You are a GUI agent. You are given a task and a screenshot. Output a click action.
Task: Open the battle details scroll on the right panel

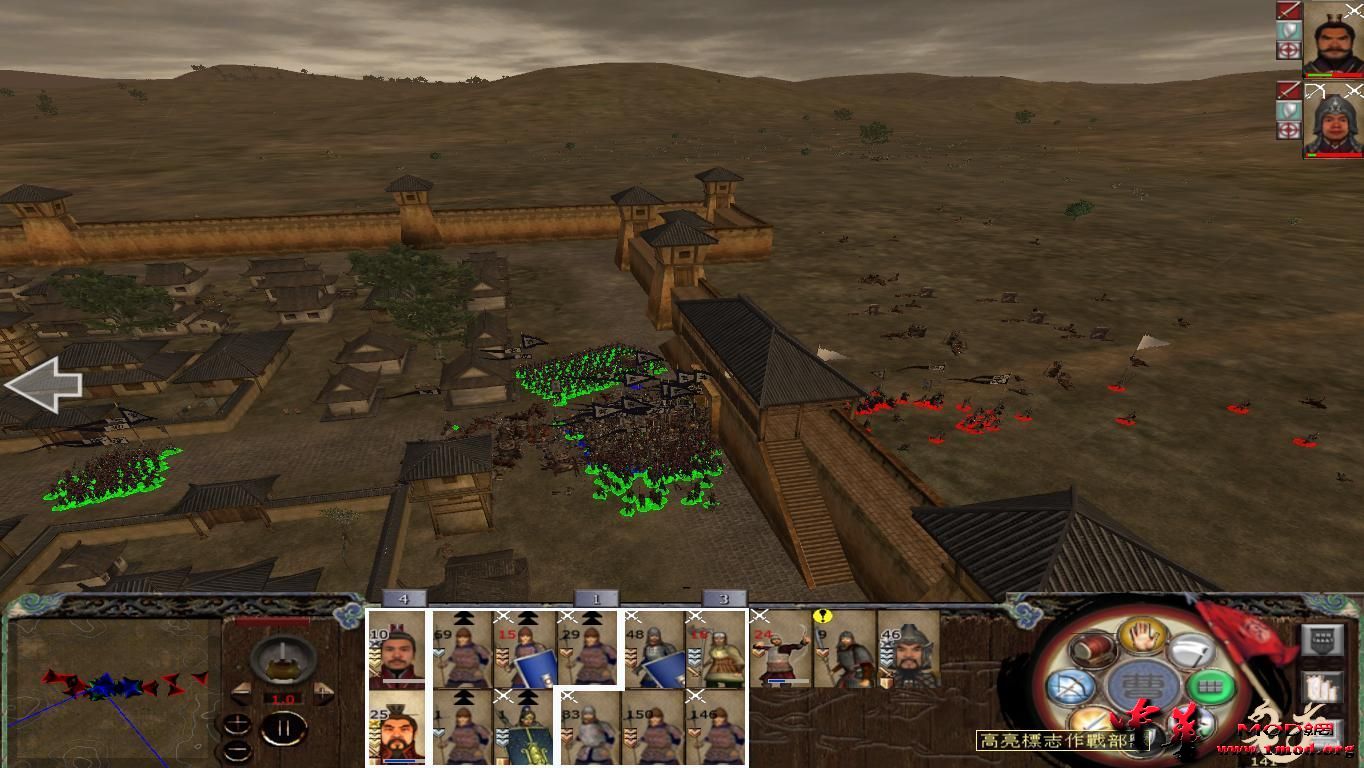coord(1323,688)
